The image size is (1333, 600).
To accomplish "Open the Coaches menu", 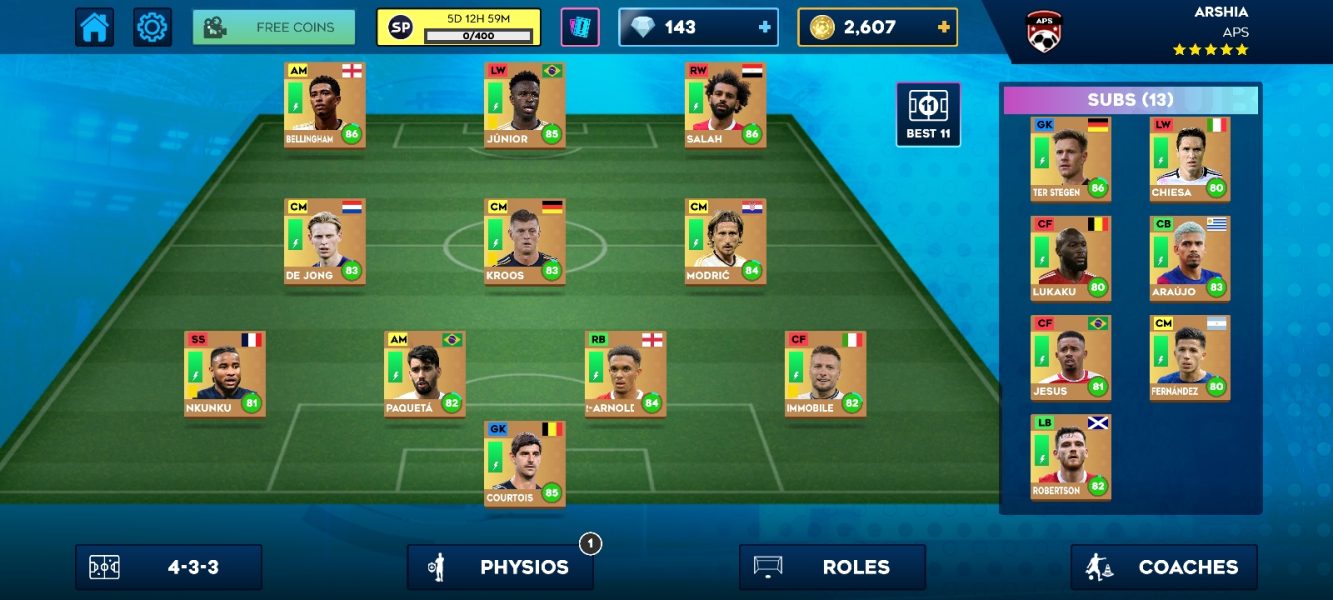I will (x=1164, y=567).
